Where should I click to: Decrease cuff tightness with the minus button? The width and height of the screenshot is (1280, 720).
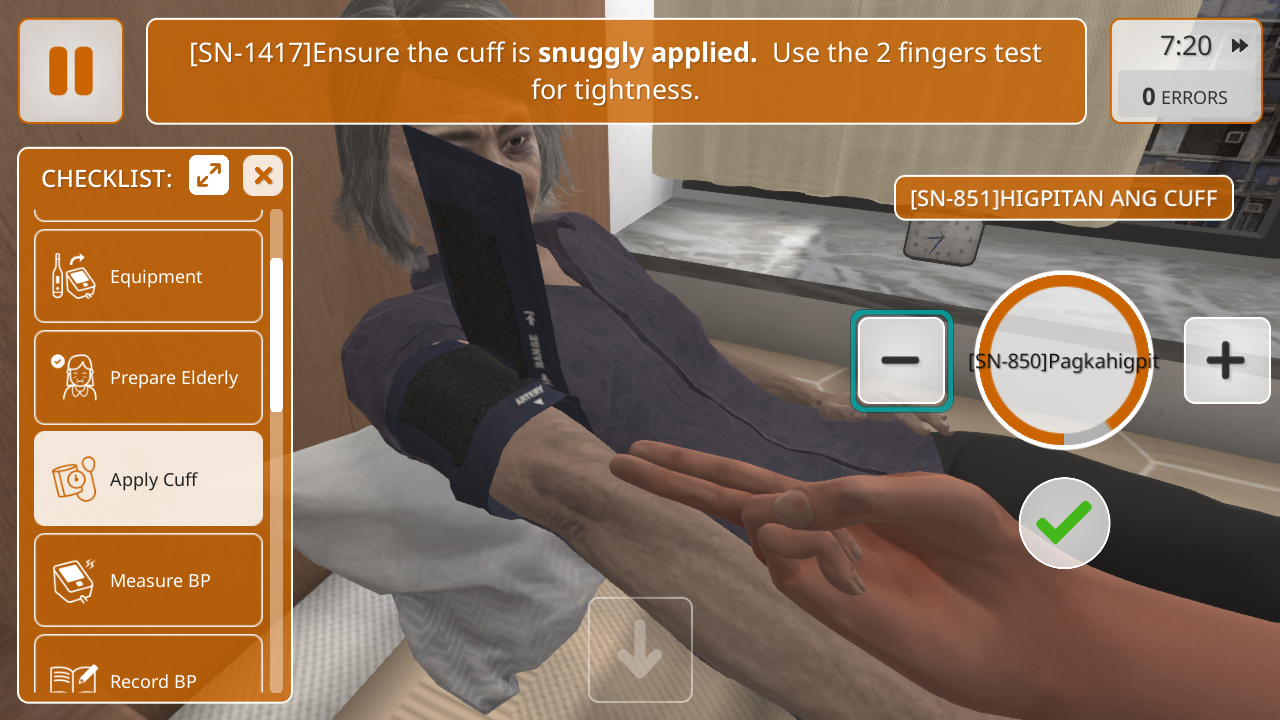(900, 360)
